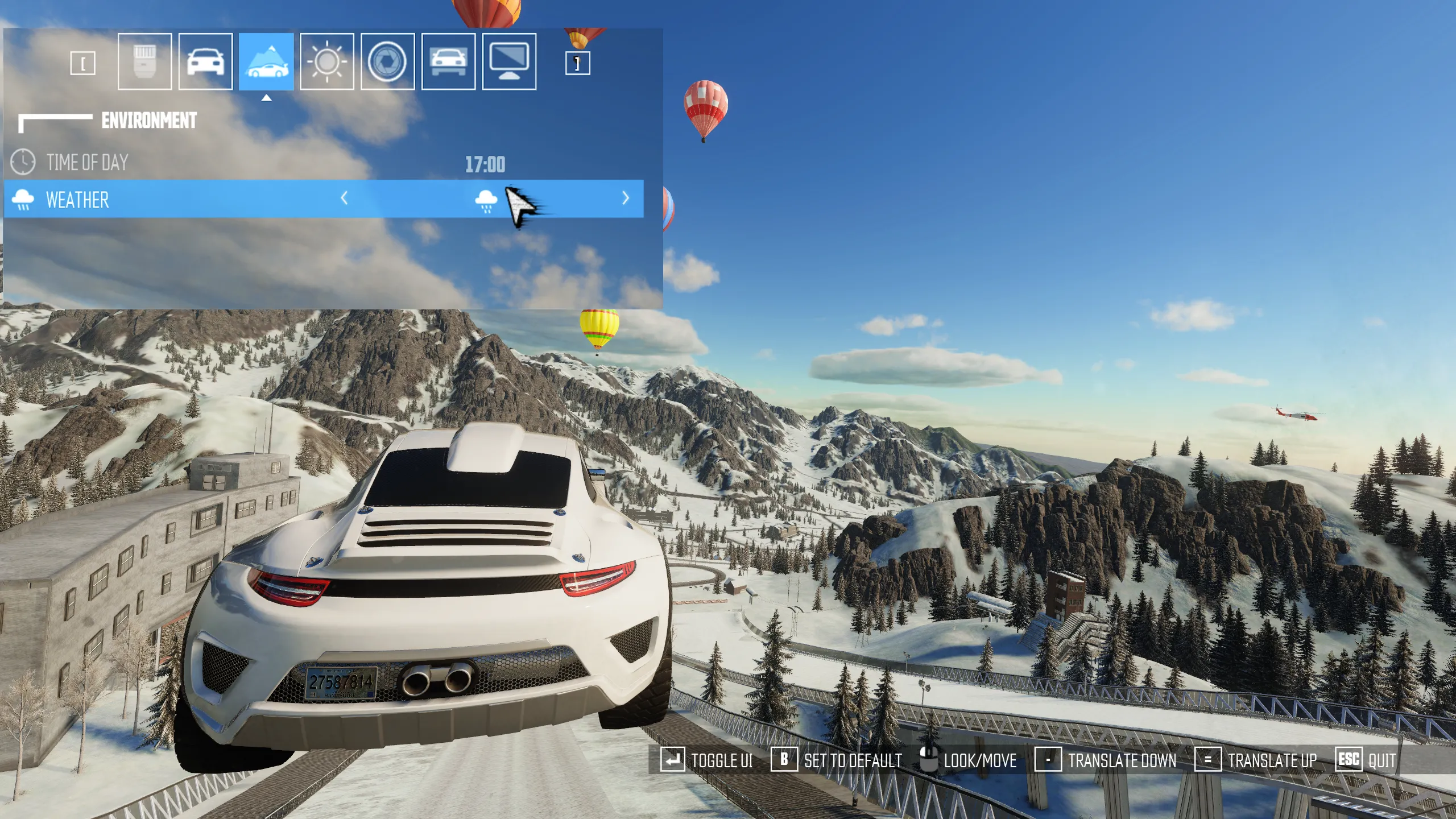Select the monitor display tab
1456x819 pixels.
pos(509,61)
